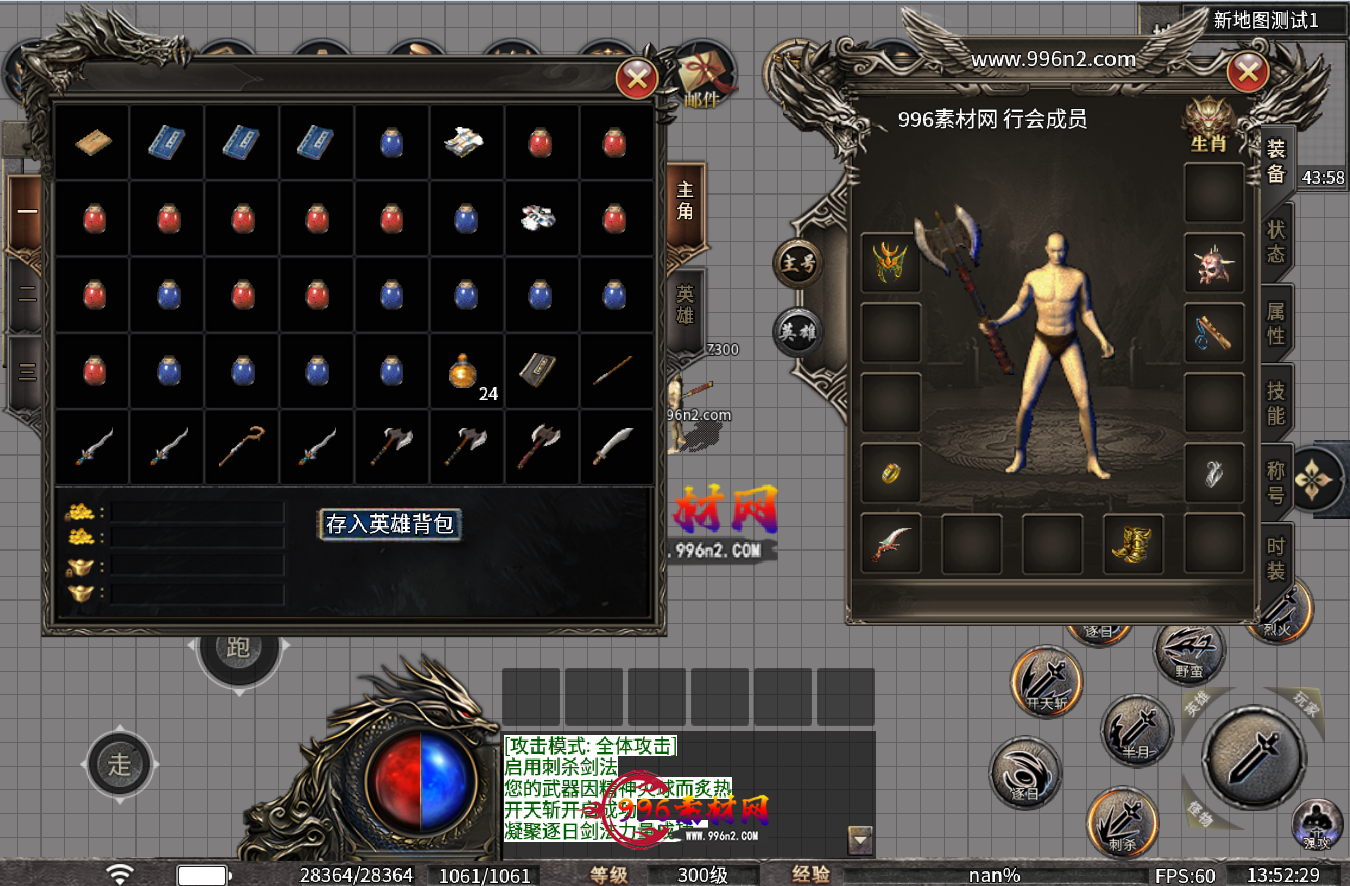The image size is (1350, 886).
Task: Select the equipped helmet slot
Action: (890, 262)
